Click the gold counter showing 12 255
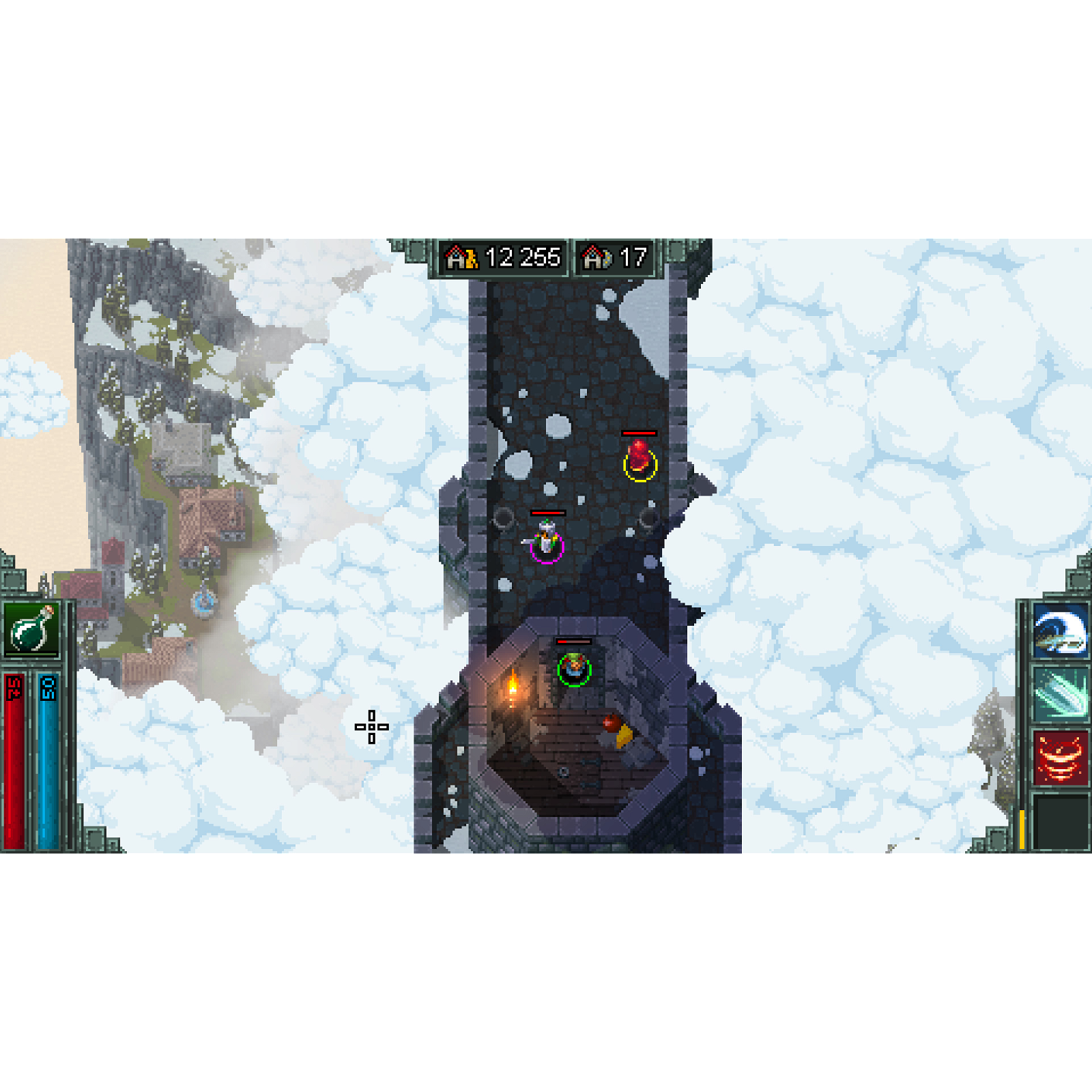 [522, 257]
